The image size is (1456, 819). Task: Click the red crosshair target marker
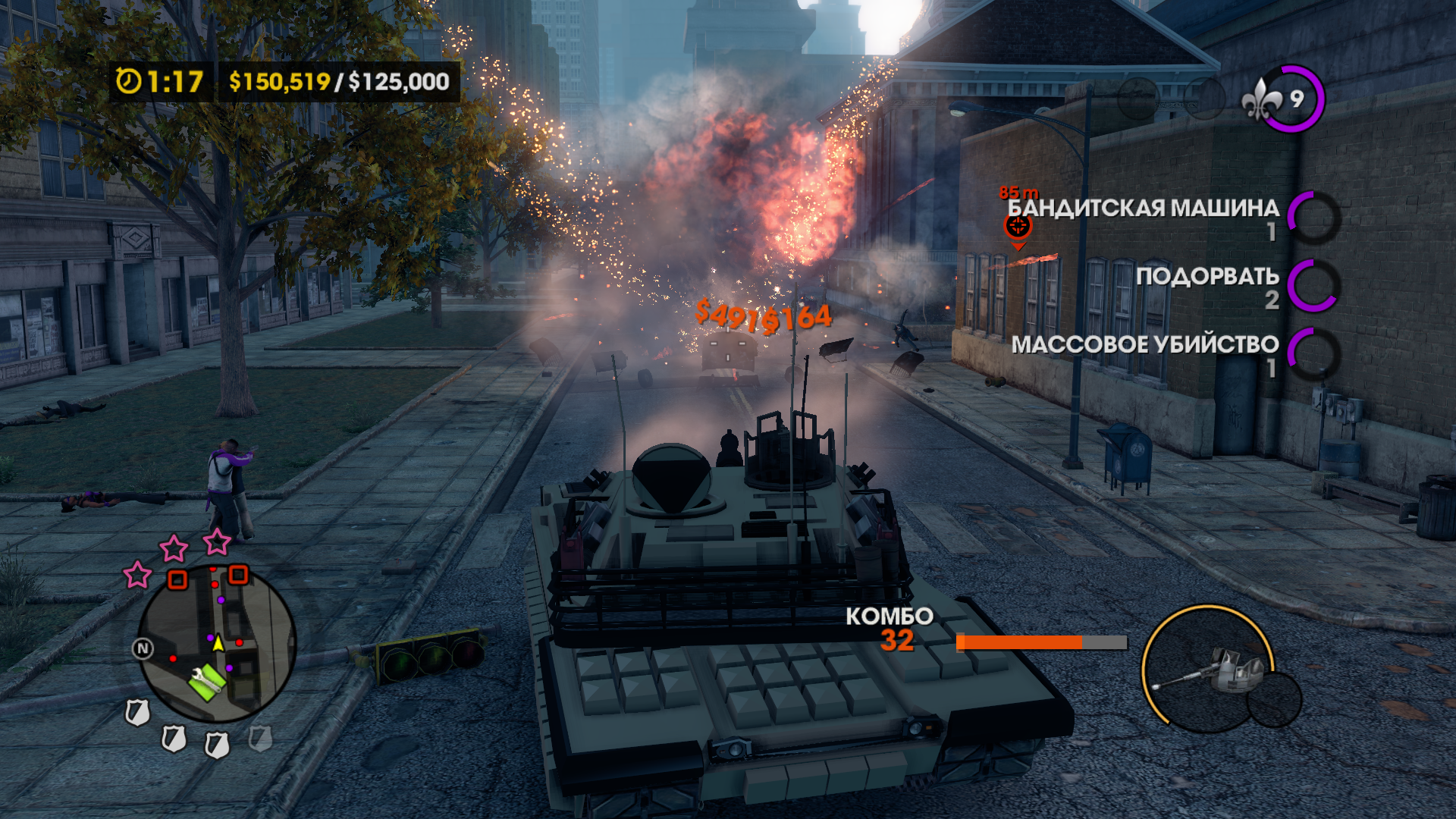(x=1018, y=226)
